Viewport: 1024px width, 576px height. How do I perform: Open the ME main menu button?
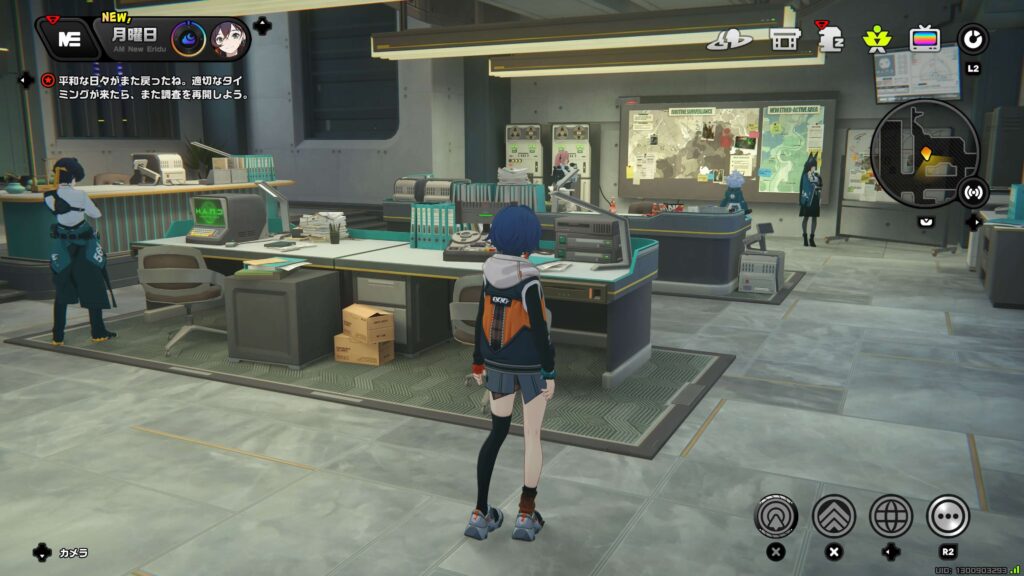(68, 39)
